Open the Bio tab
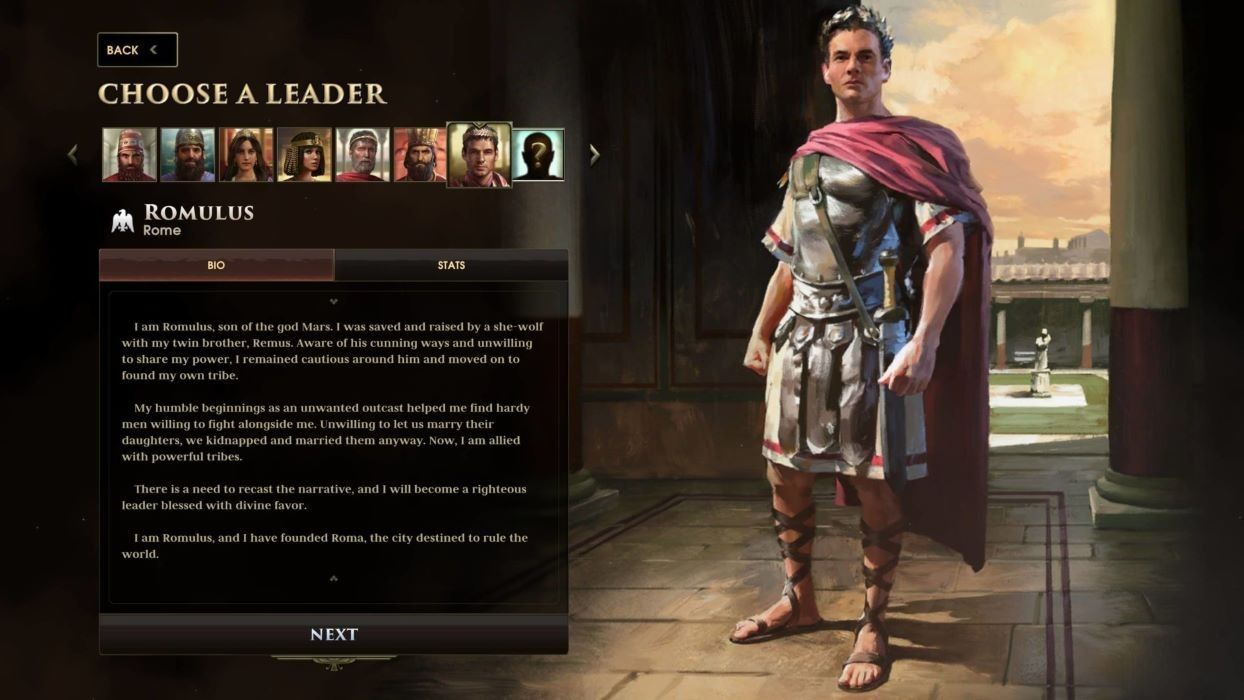The image size is (1244, 700). click(x=216, y=265)
